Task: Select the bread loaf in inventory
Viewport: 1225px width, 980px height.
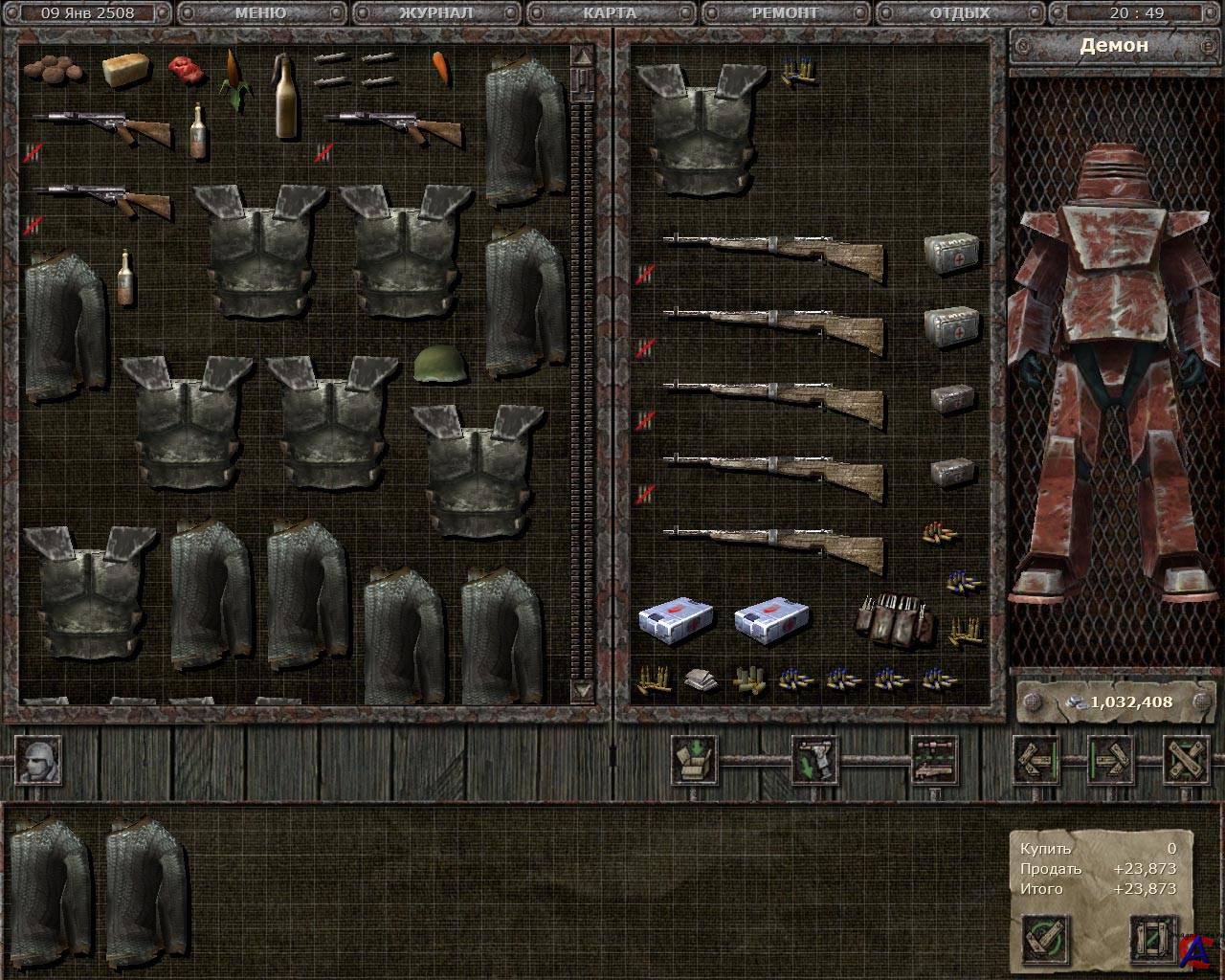Action: point(125,69)
